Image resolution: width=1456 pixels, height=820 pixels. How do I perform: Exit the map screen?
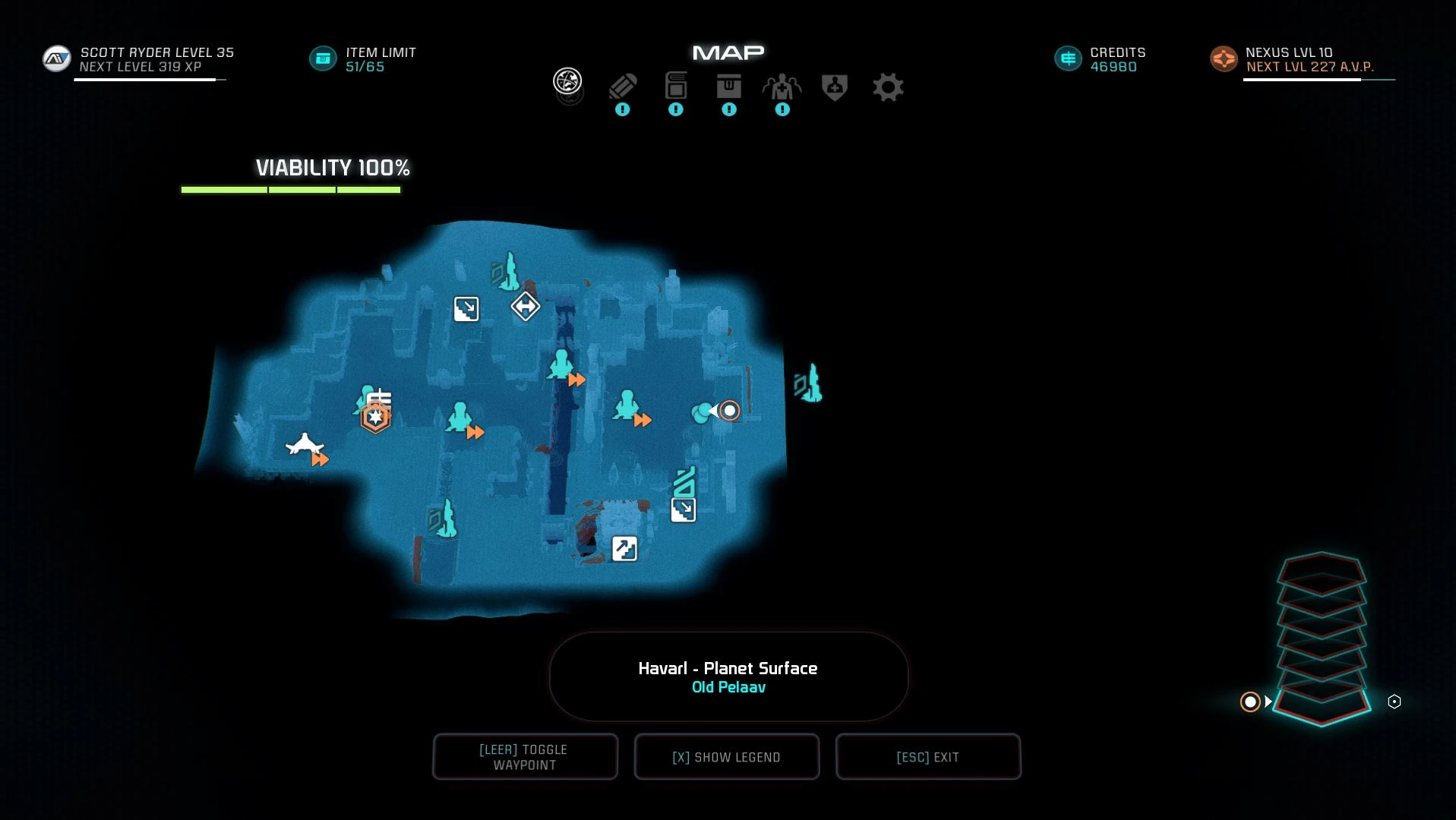(x=927, y=756)
